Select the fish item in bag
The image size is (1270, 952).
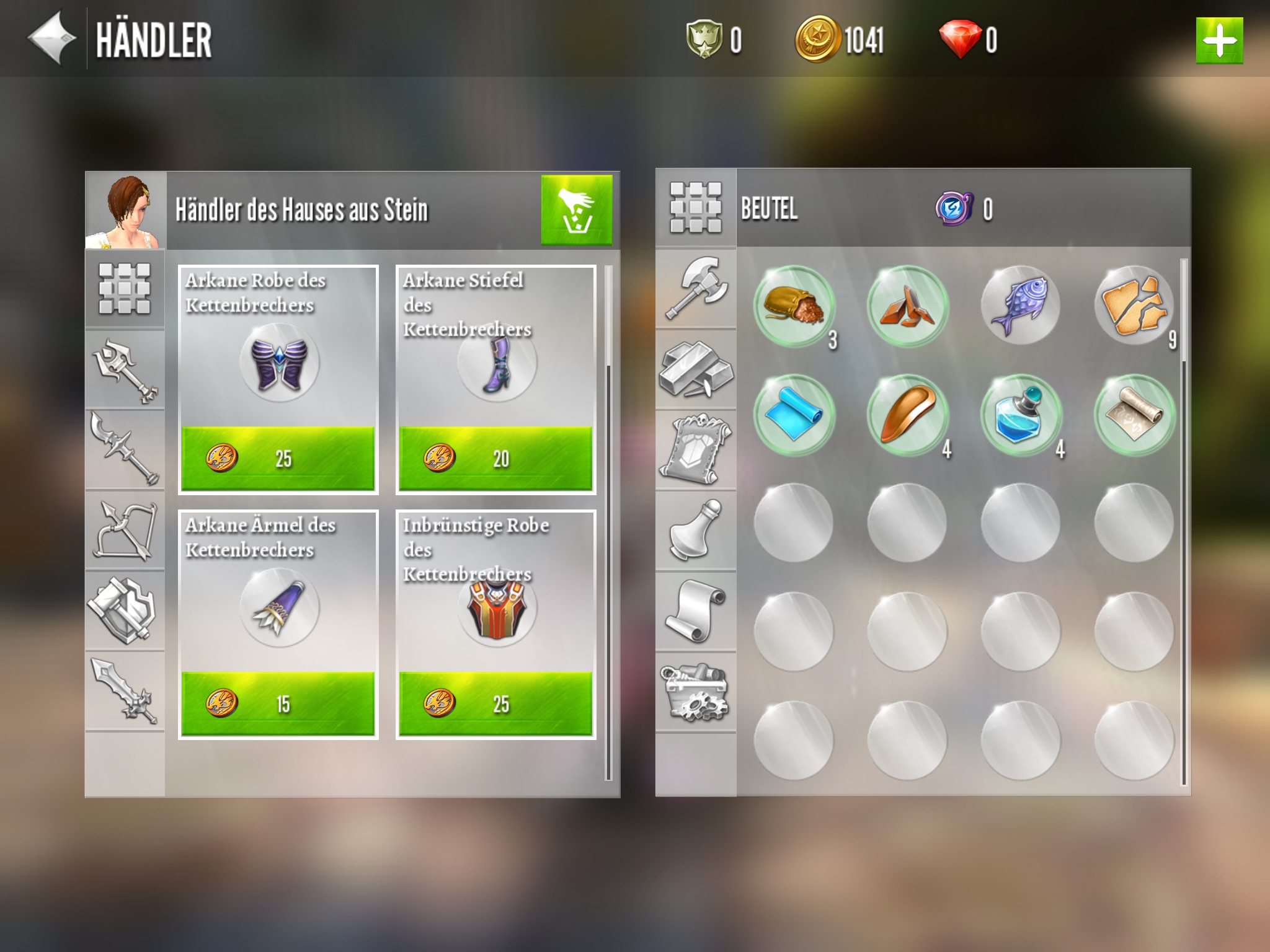[x=1020, y=306]
